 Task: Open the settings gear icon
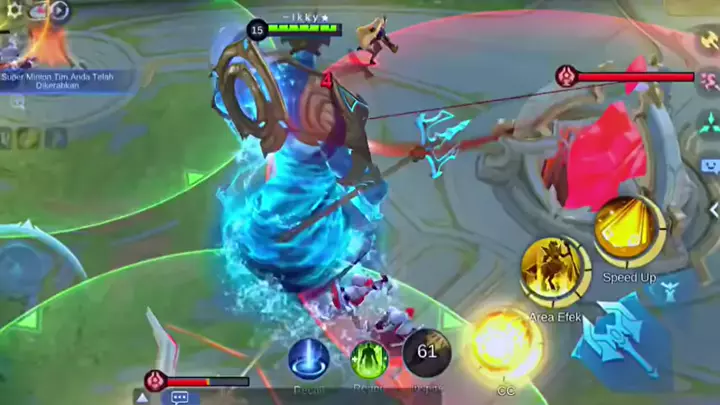14,10
